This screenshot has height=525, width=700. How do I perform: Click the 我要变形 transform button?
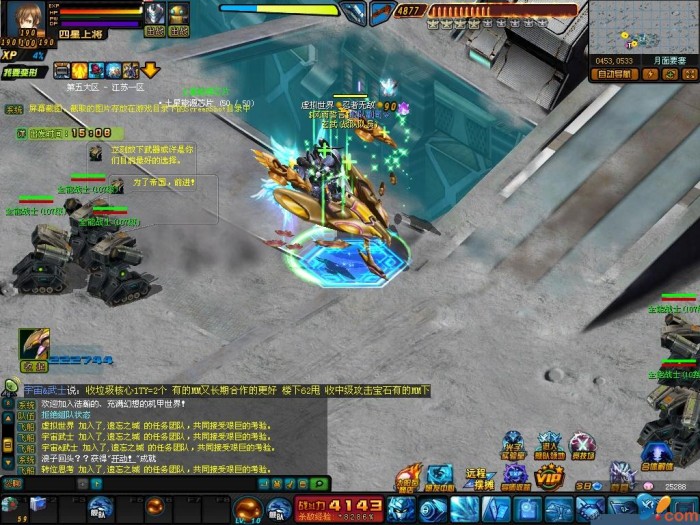click(x=24, y=73)
